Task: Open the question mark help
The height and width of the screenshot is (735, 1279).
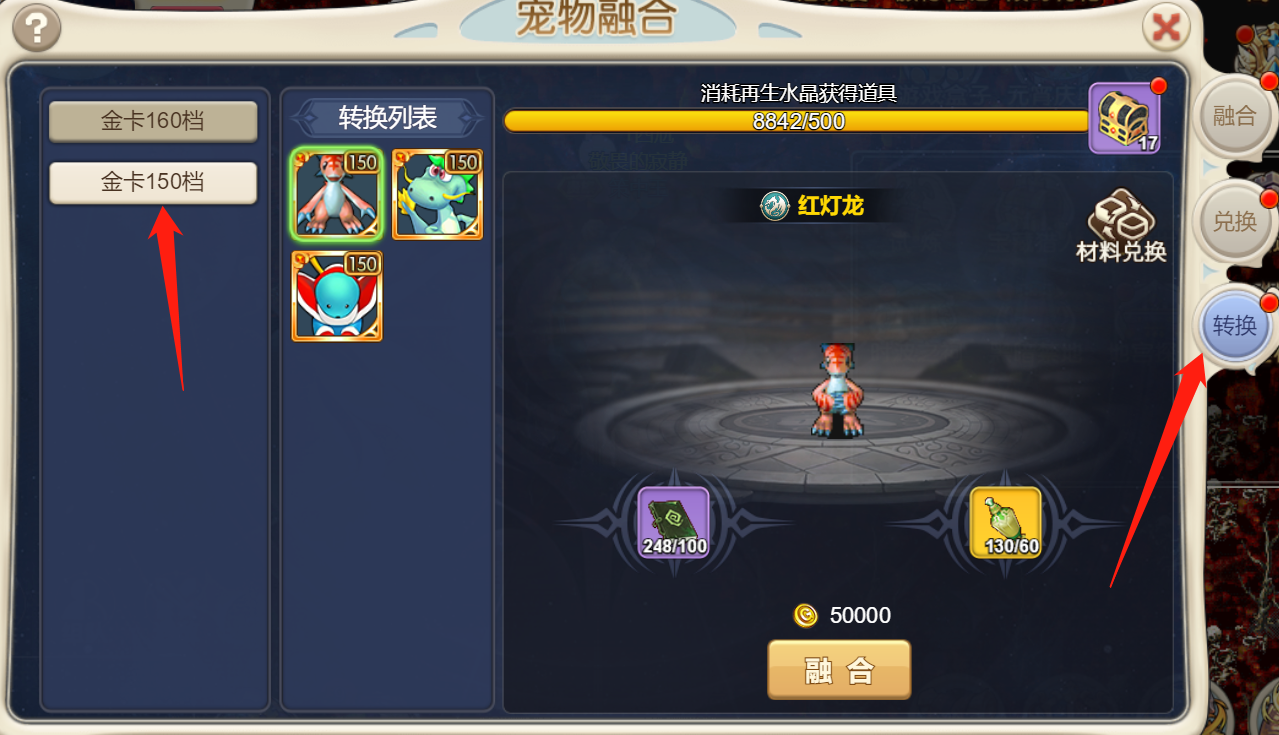Action: pyautogui.click(x=37, y=28)
